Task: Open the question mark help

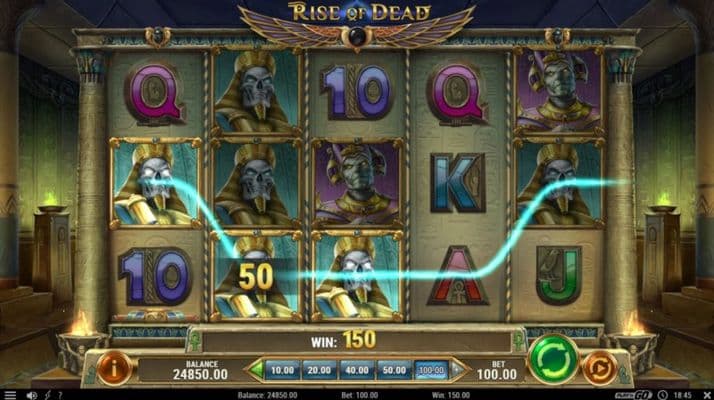Action: (x=60, y=395)
